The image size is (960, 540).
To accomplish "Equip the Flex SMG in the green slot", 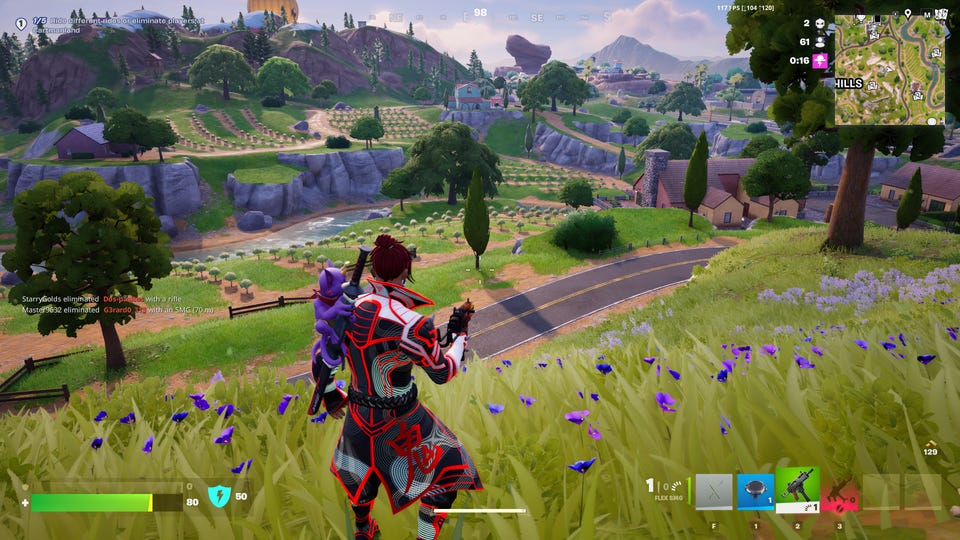I will pos(798,490).
